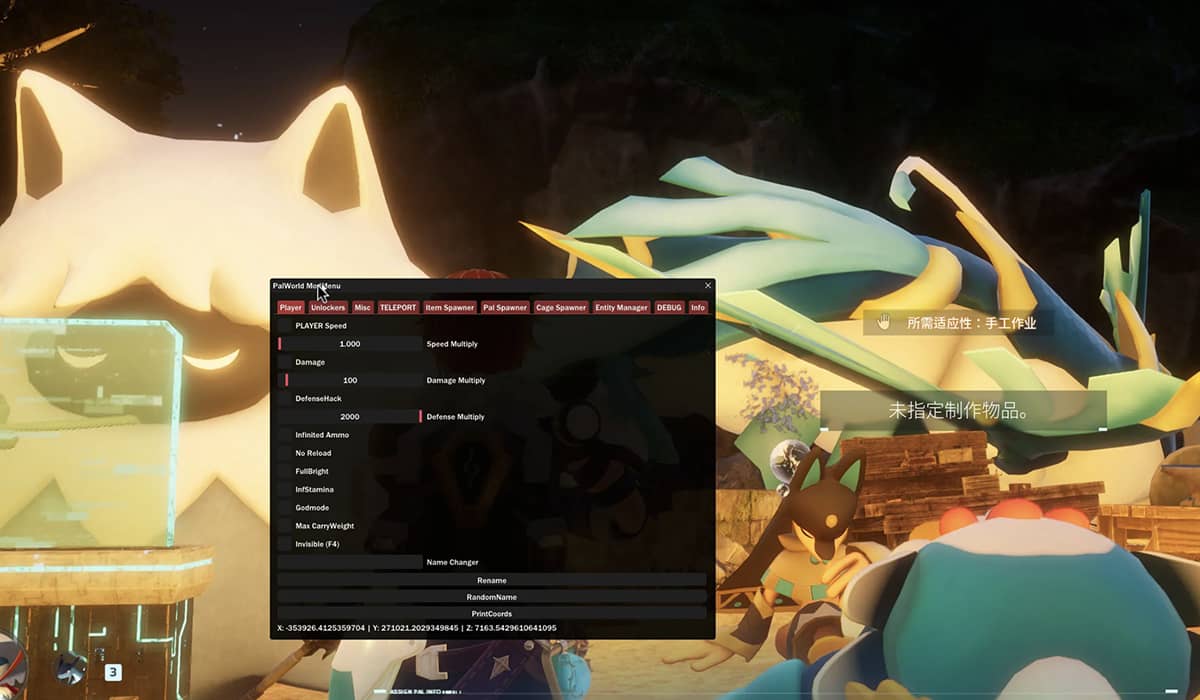Open the Entity Manager tab
Screen dimensions: 1200x700
click(621, 308)
